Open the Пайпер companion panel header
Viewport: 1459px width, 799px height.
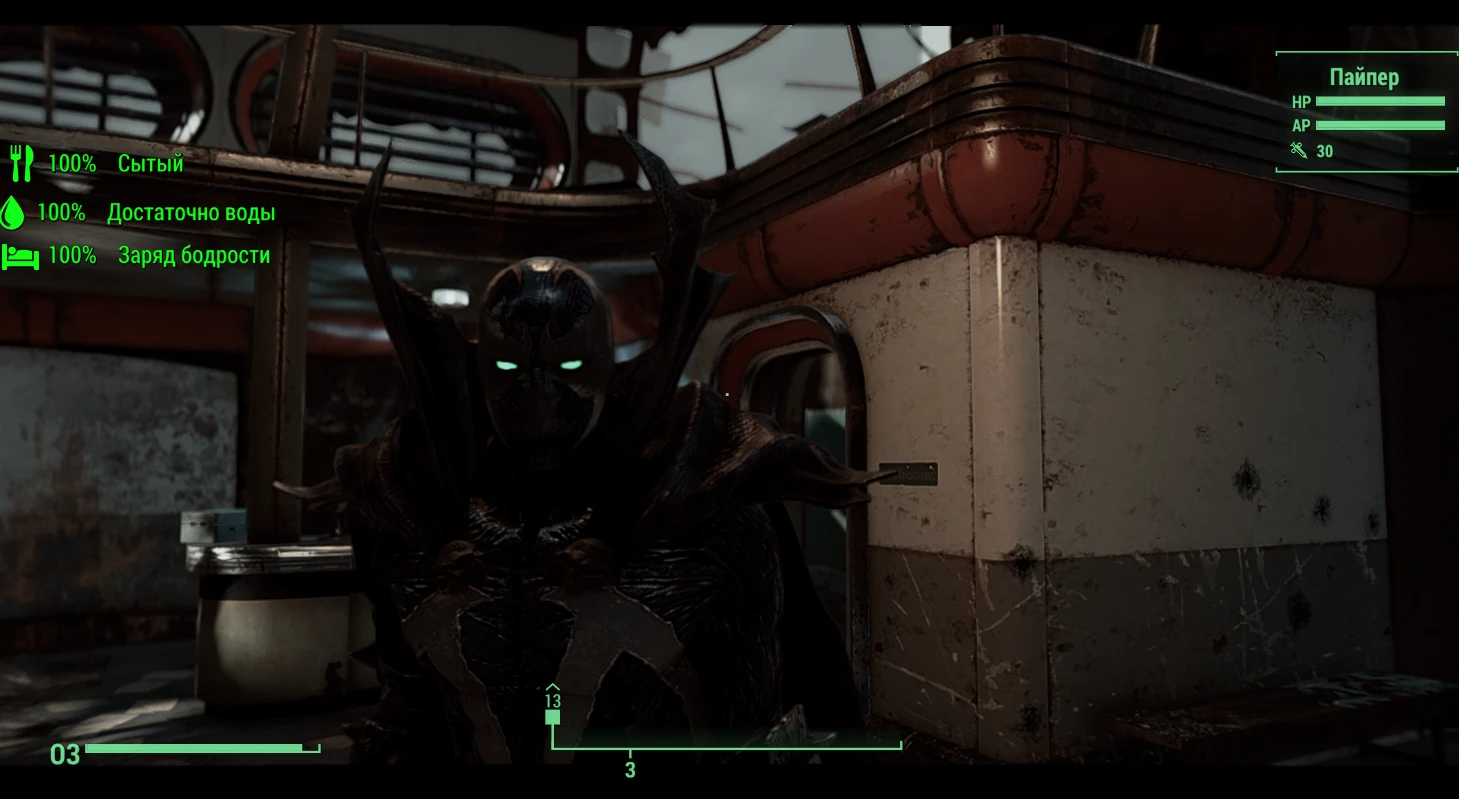point(1364,76)
